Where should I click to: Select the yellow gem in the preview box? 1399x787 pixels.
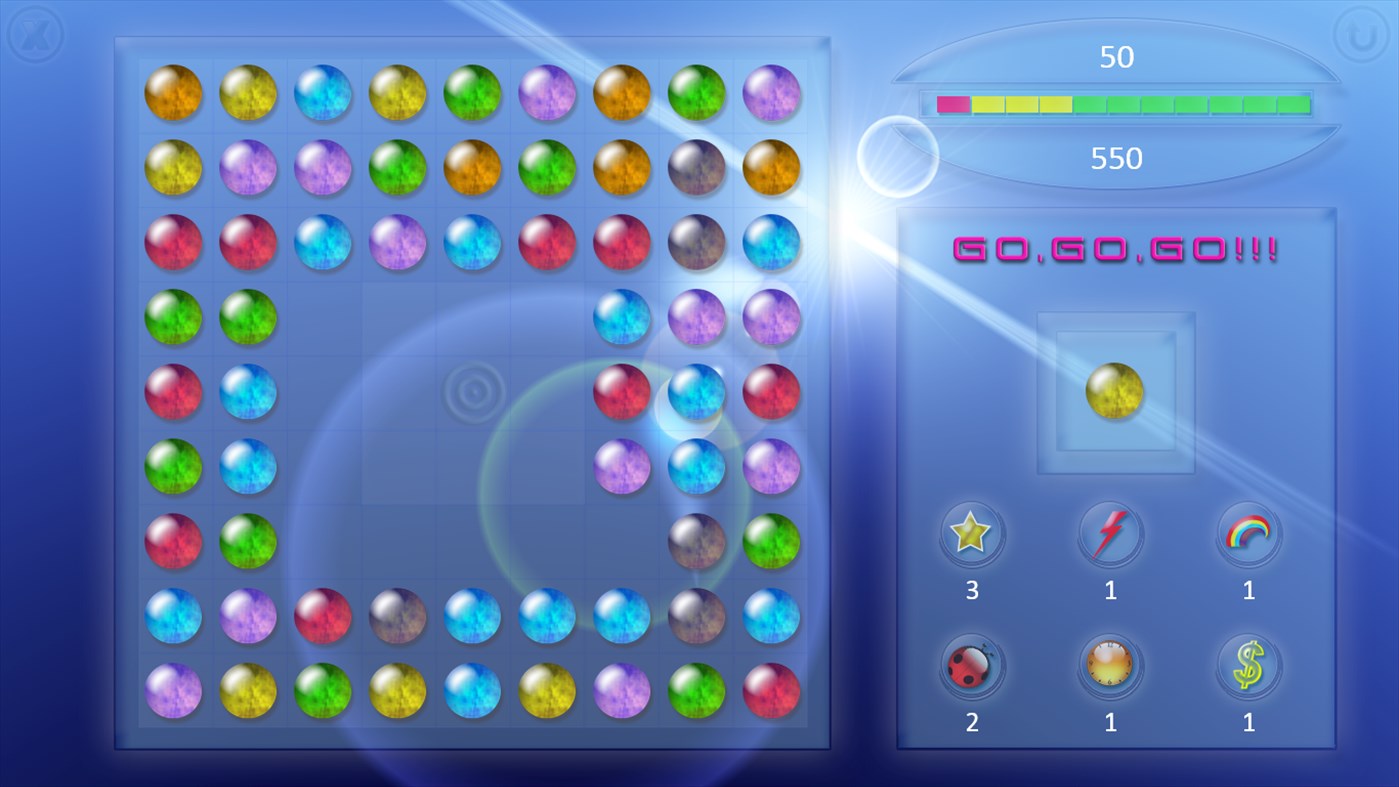[x=1114, y=390]
